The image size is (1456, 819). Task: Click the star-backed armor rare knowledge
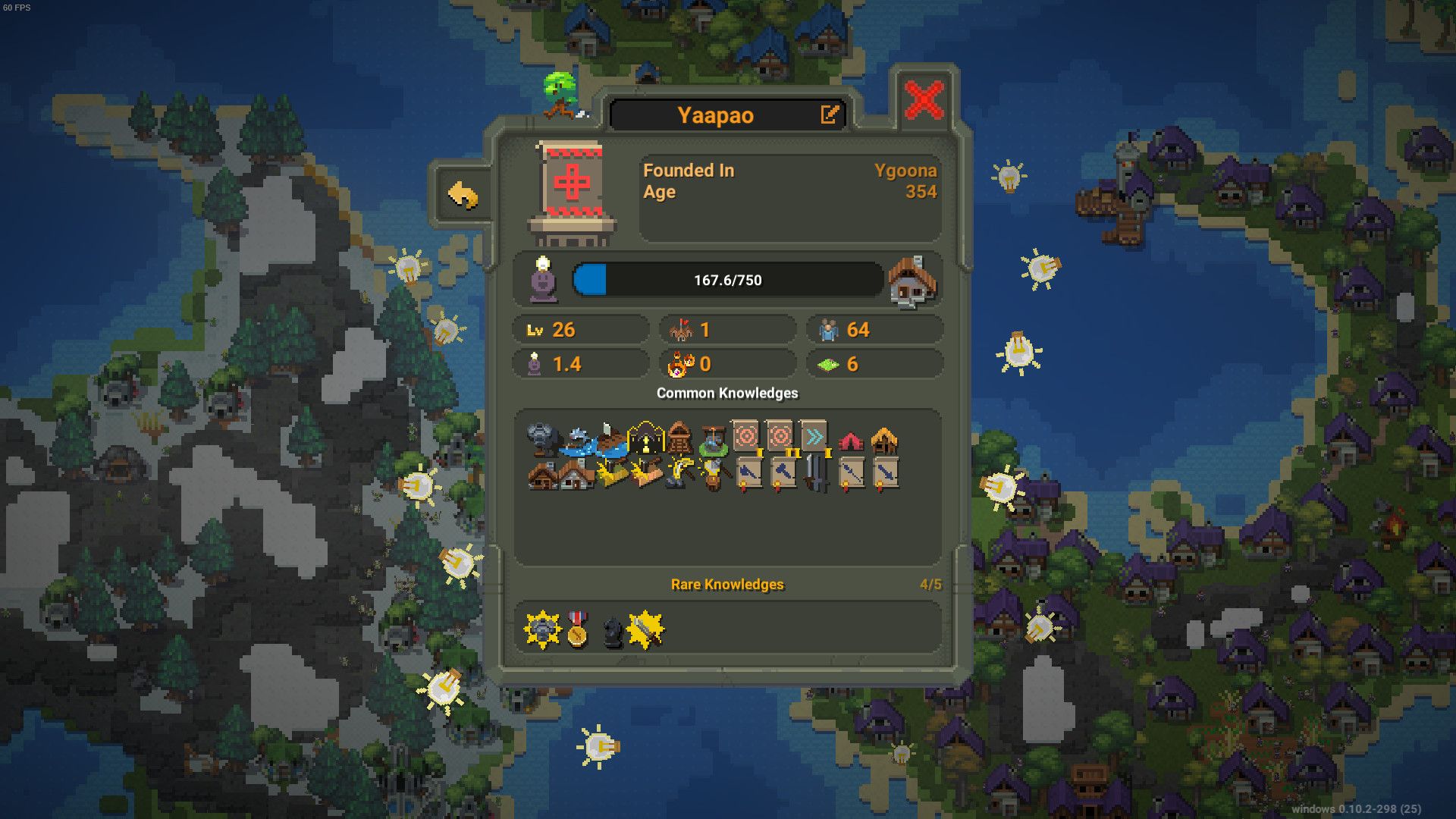[542, 629]
